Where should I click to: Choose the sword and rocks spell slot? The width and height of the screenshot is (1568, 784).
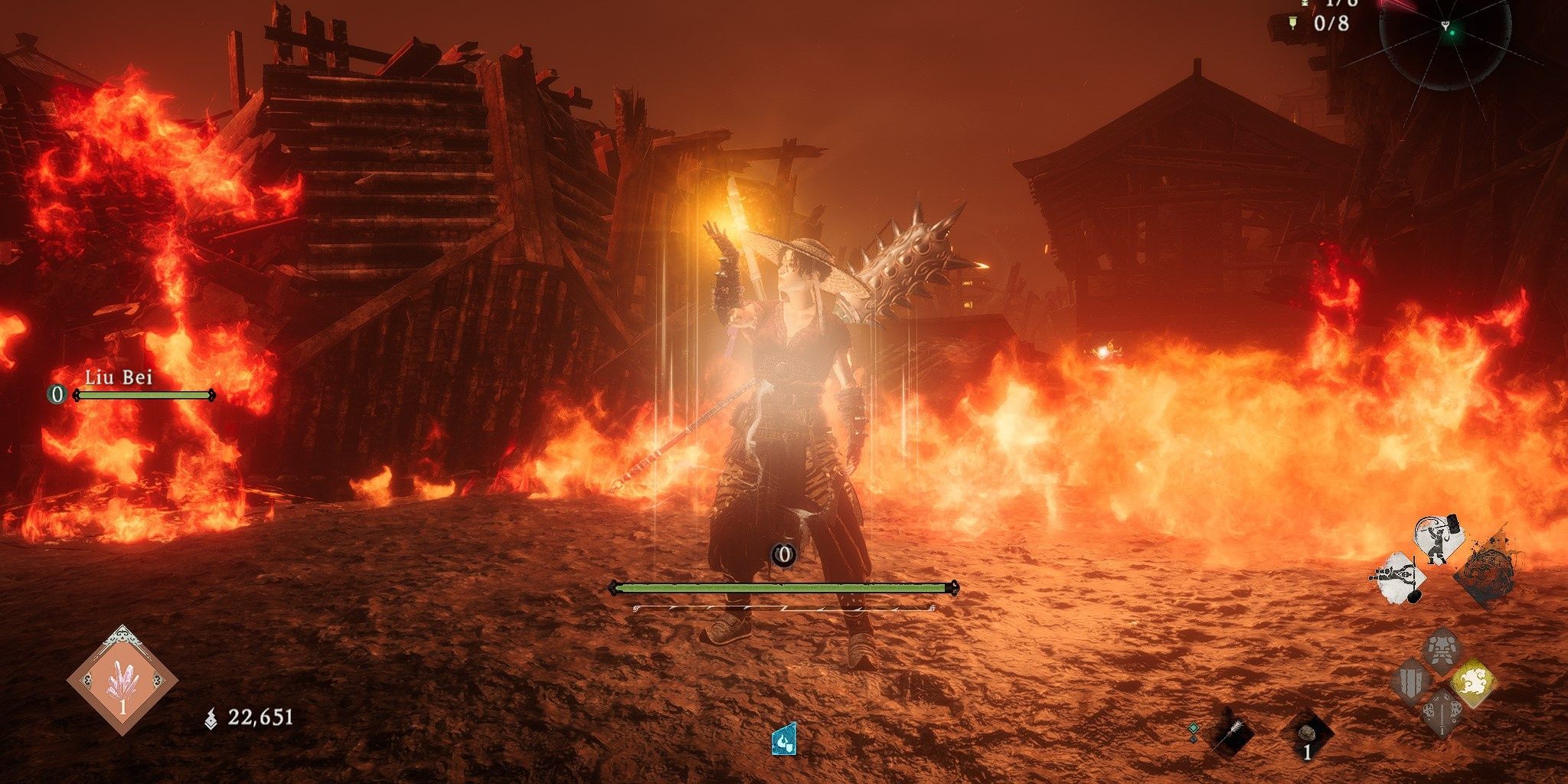click(x=1441, y=712)
